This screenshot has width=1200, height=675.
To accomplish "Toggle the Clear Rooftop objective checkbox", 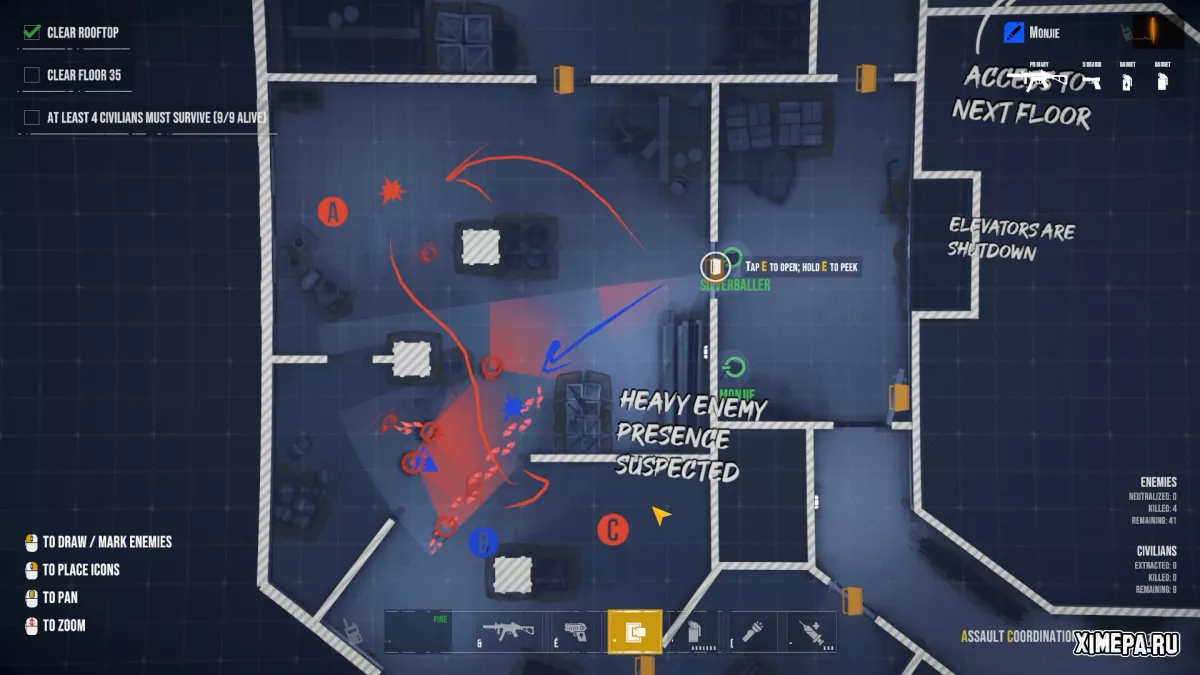I will [x=32, y=32].
